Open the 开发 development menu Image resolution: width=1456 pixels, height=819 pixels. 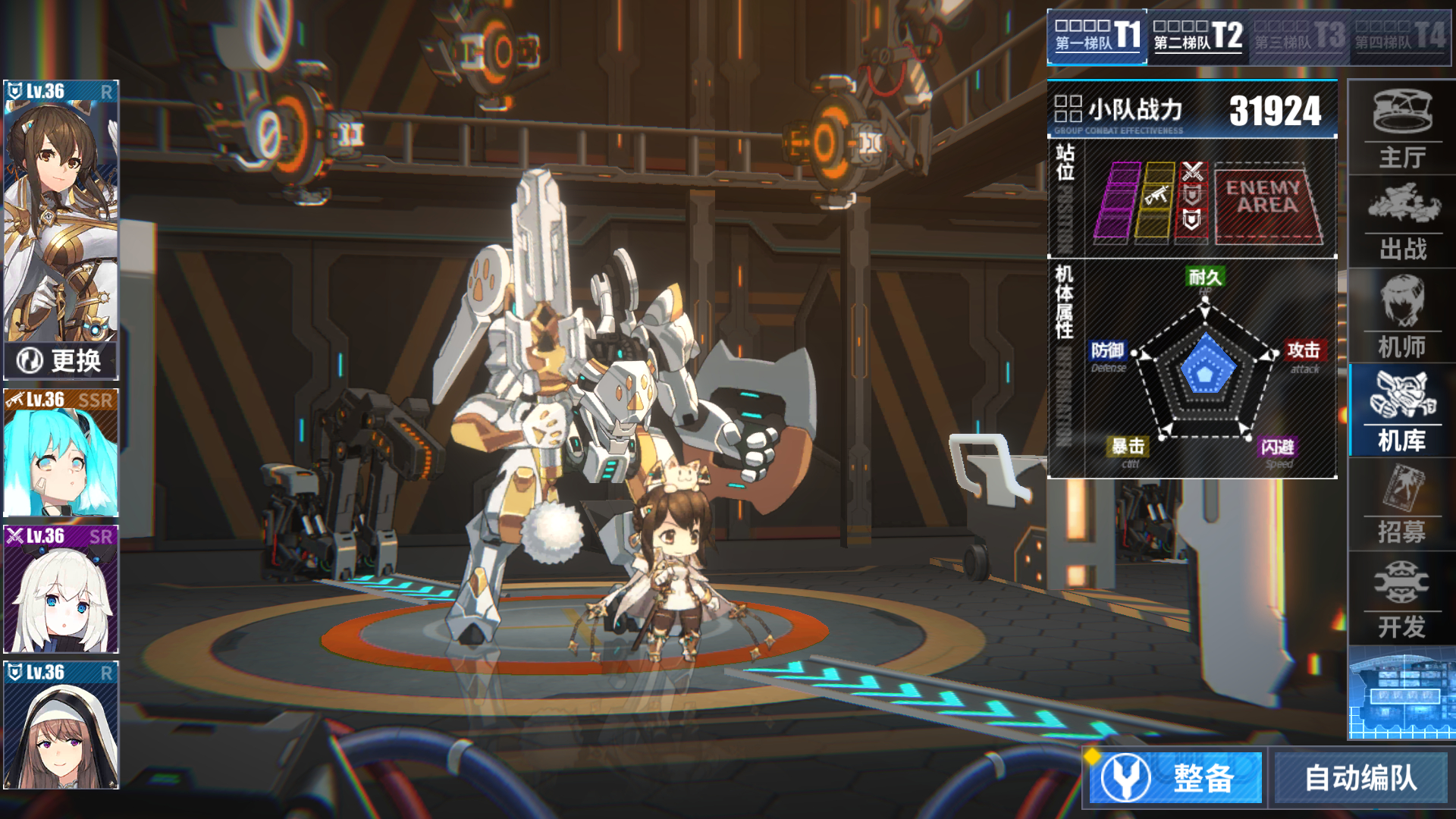pos(1402,599)
